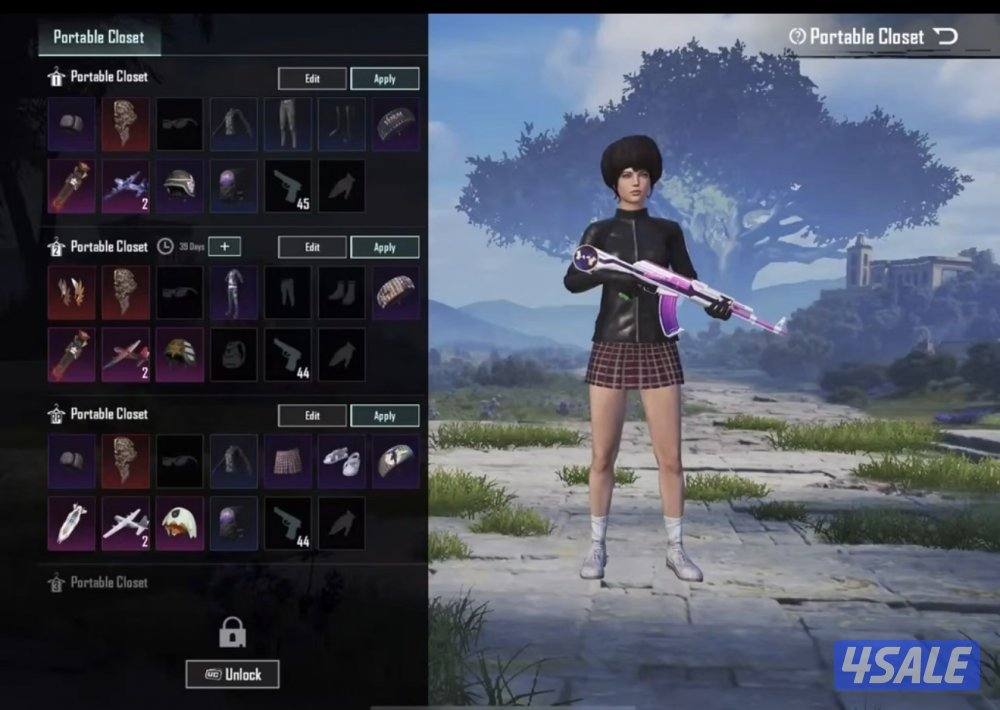Select the white bomb skin slot
The height and width of the screenshot is (710, 1000).
coord(72,521)
